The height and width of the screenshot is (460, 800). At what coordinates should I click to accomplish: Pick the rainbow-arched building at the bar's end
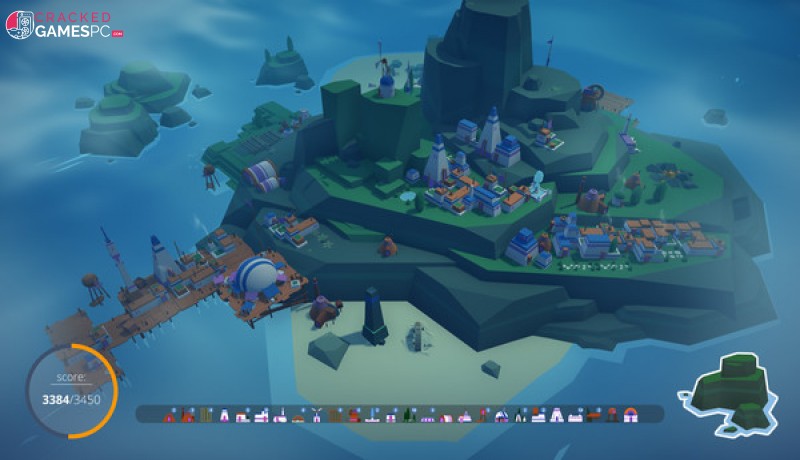(x=630, y=415)
